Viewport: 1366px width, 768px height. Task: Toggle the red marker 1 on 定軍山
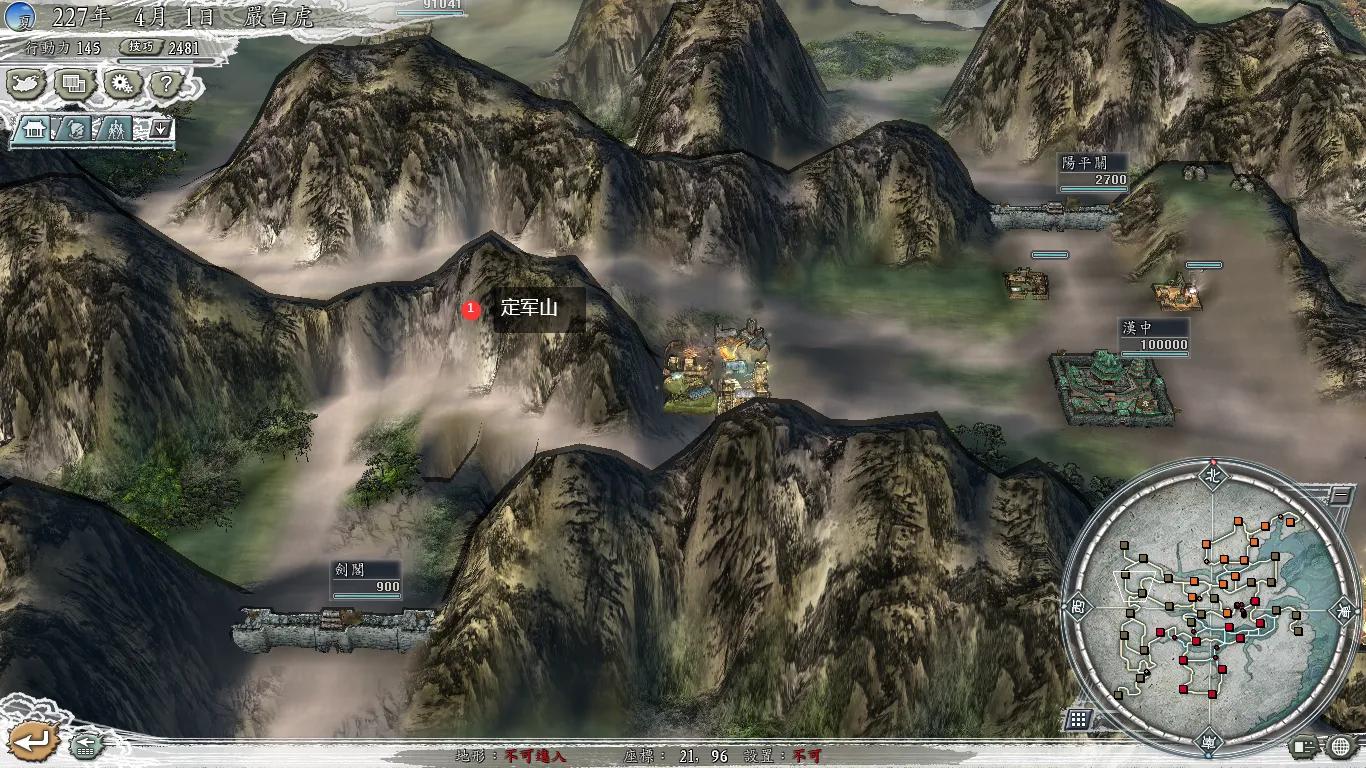click(470, 307)
